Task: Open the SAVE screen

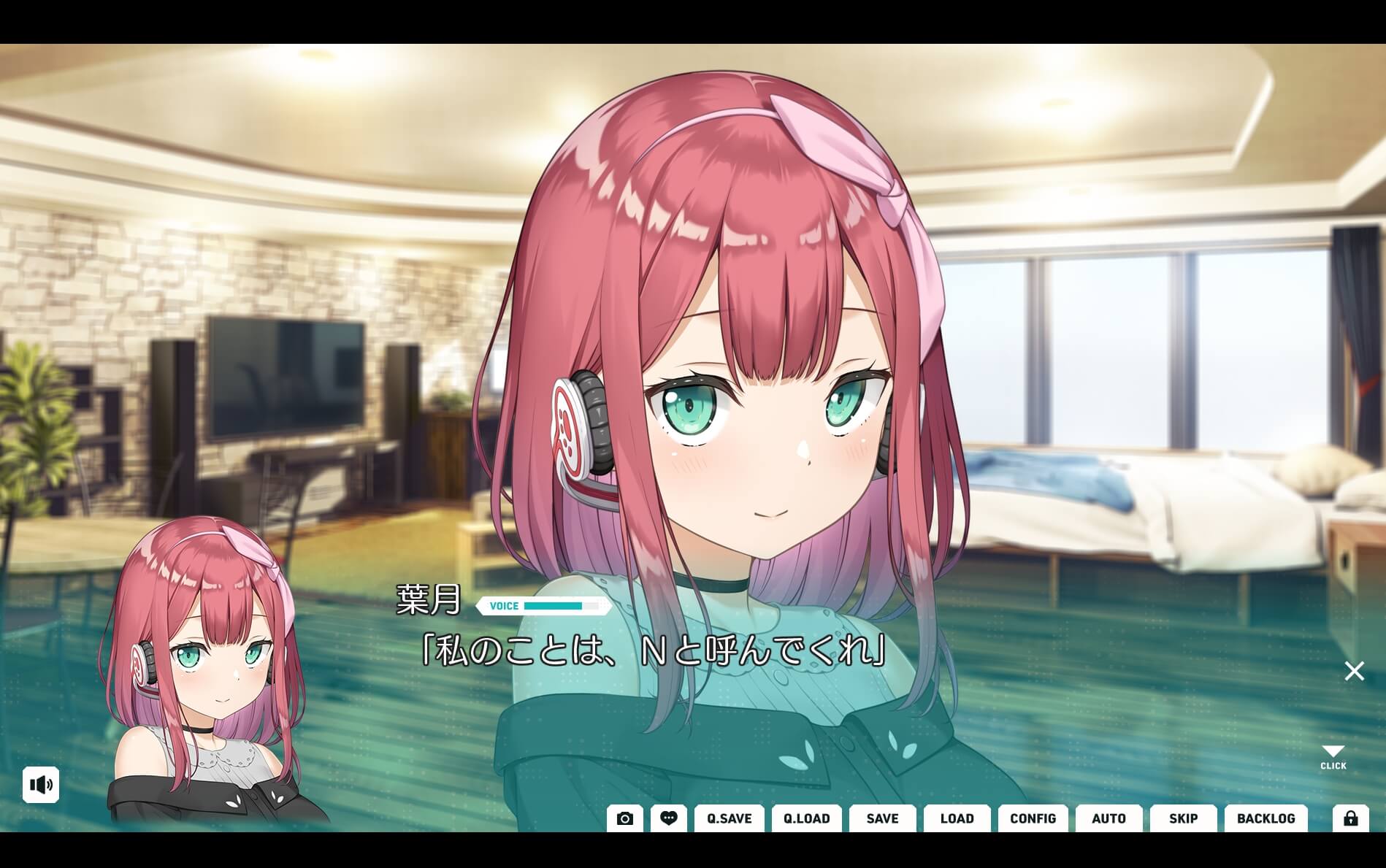Action: click(x=881, y=818)
